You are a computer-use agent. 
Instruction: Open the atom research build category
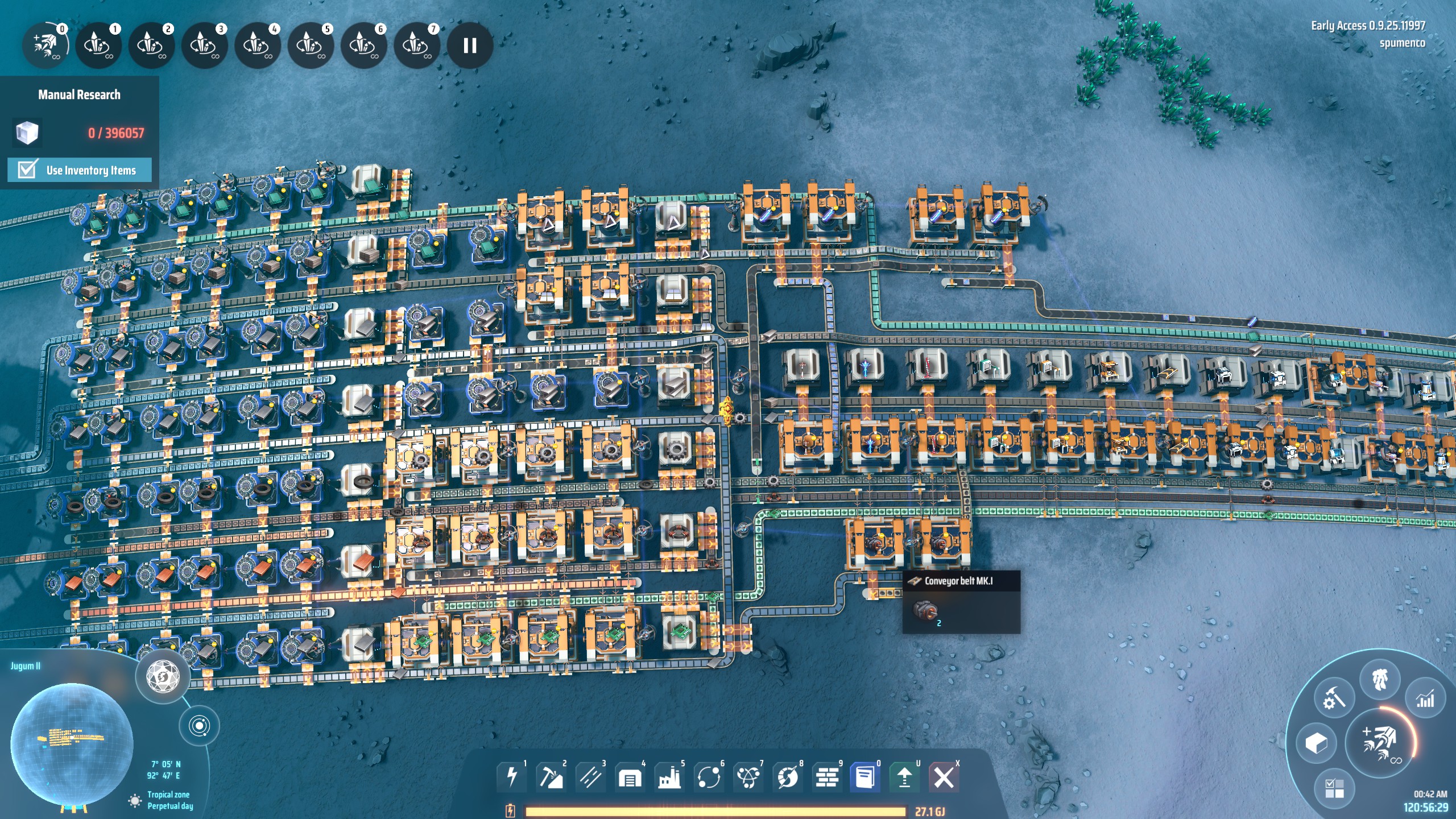[x=748, y=777]
